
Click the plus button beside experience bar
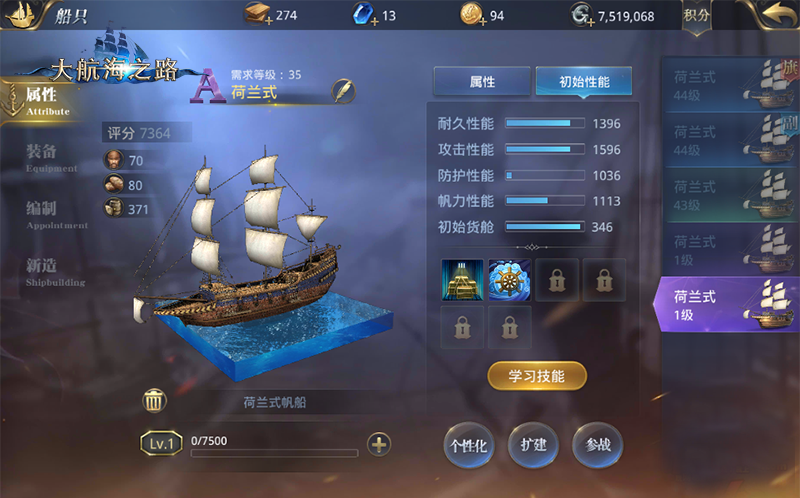(x=379, y=444)
